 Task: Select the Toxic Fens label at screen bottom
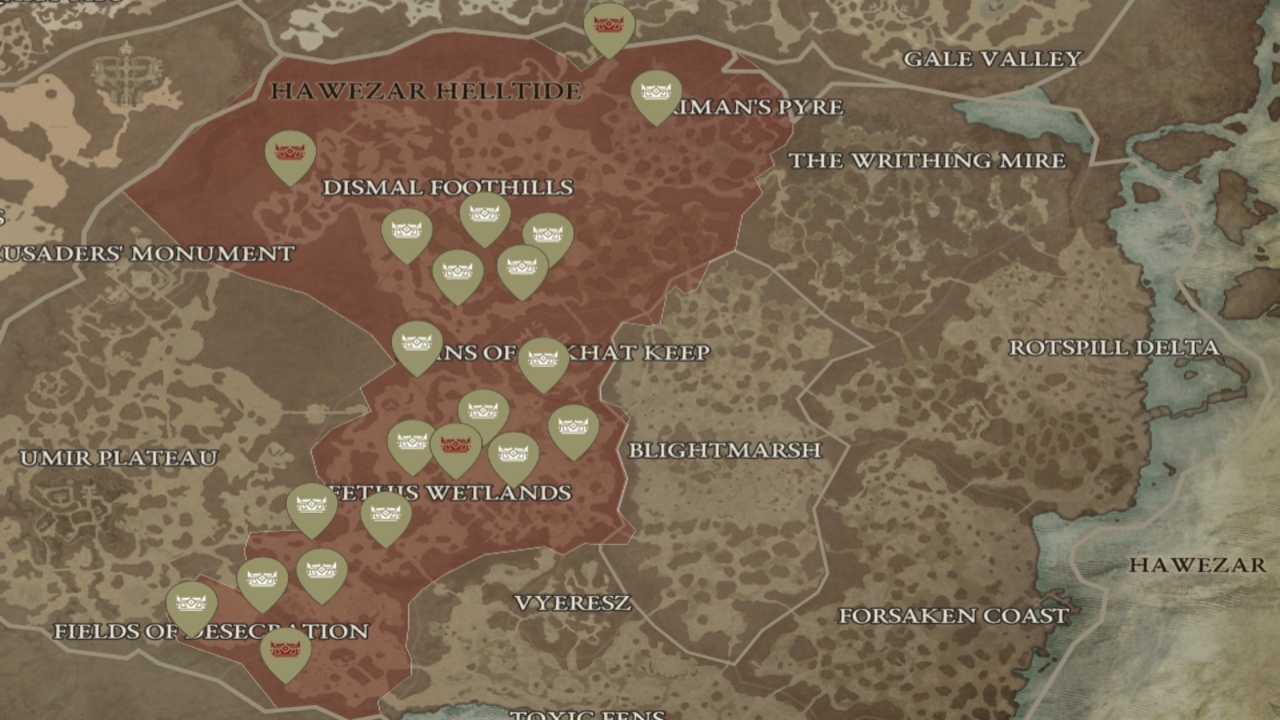pyautogui.click(x=586, y=713)
